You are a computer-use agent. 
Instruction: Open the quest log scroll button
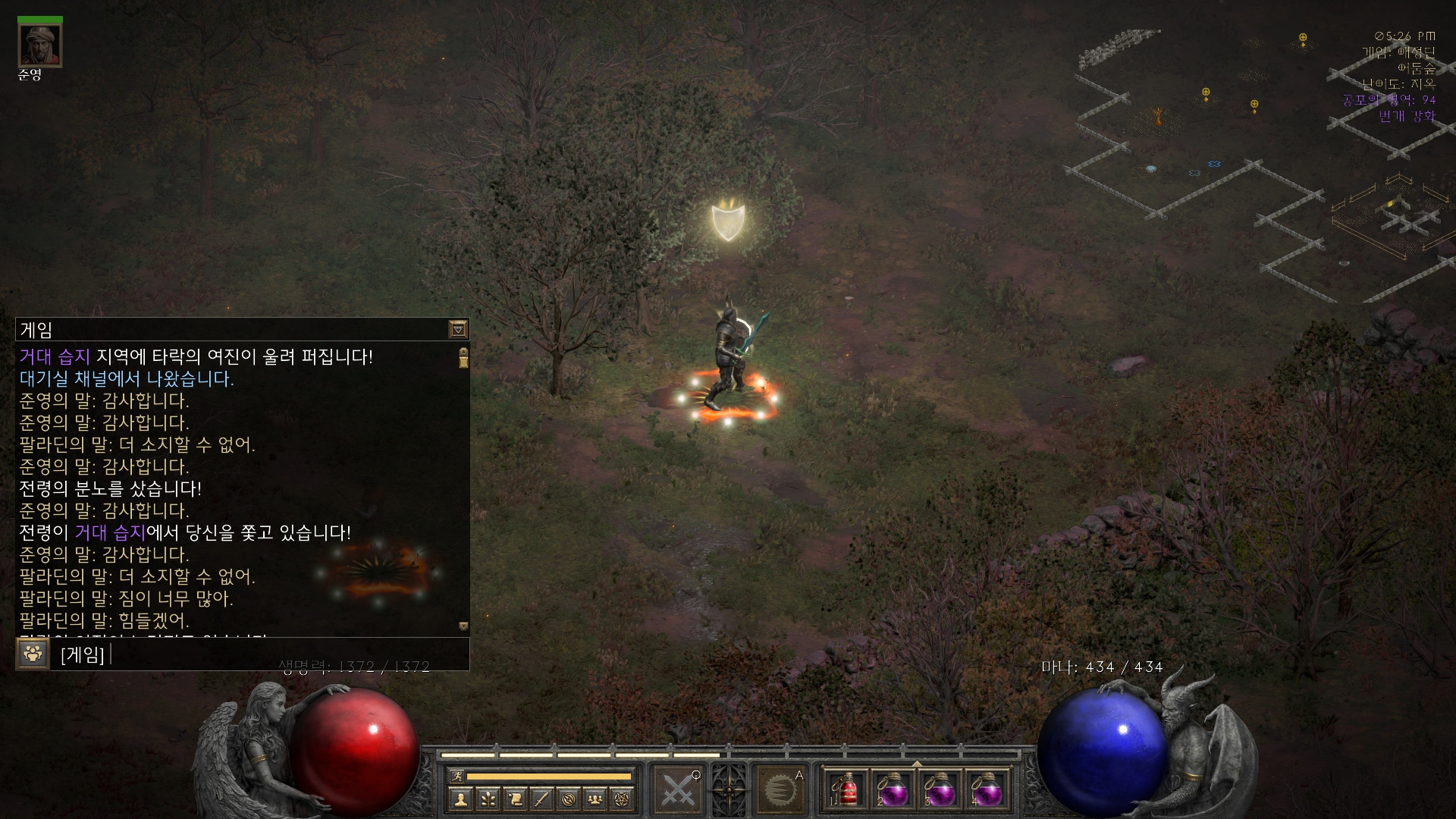(515, 799)
